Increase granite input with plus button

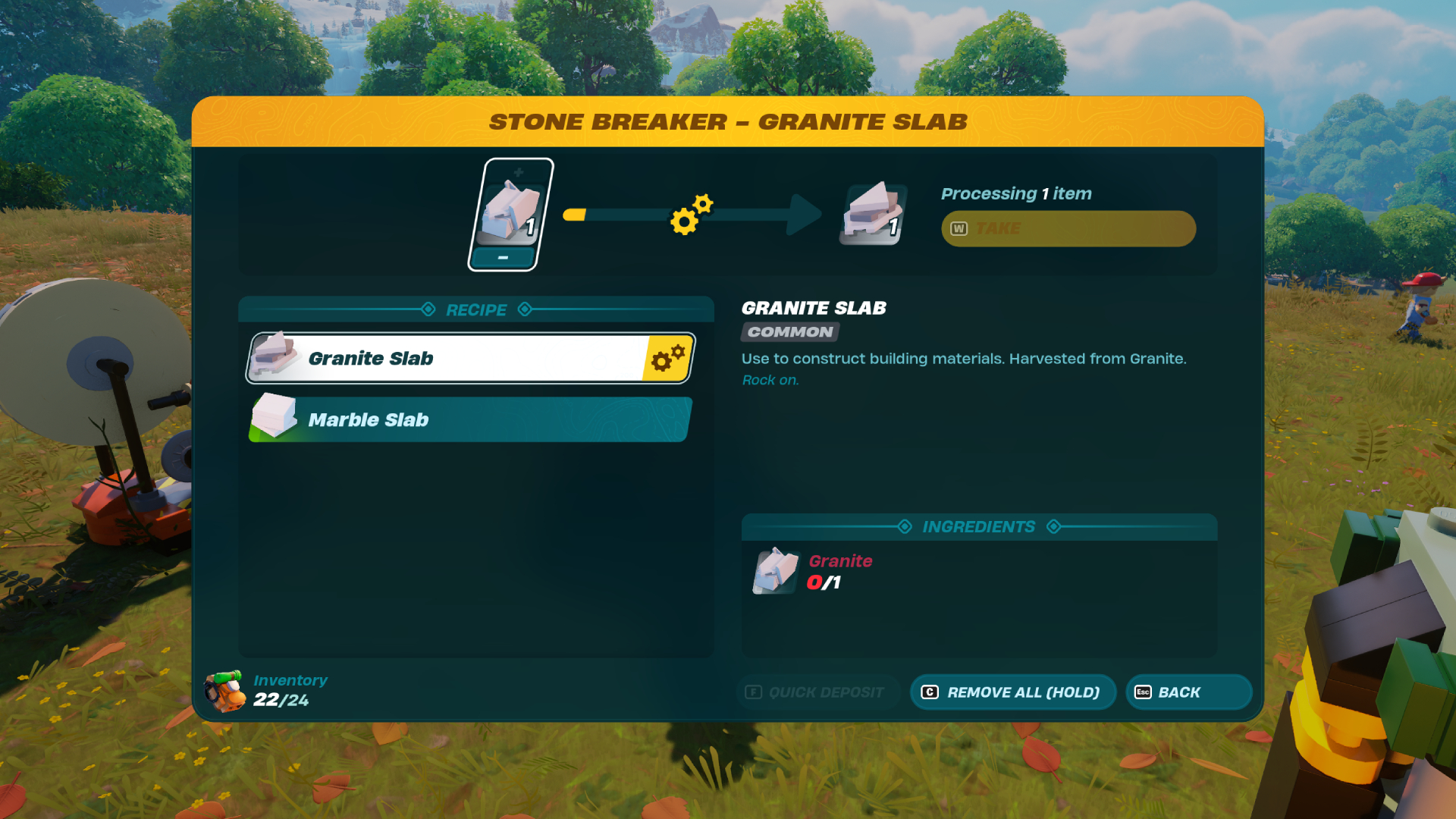(x=519, y=172)
